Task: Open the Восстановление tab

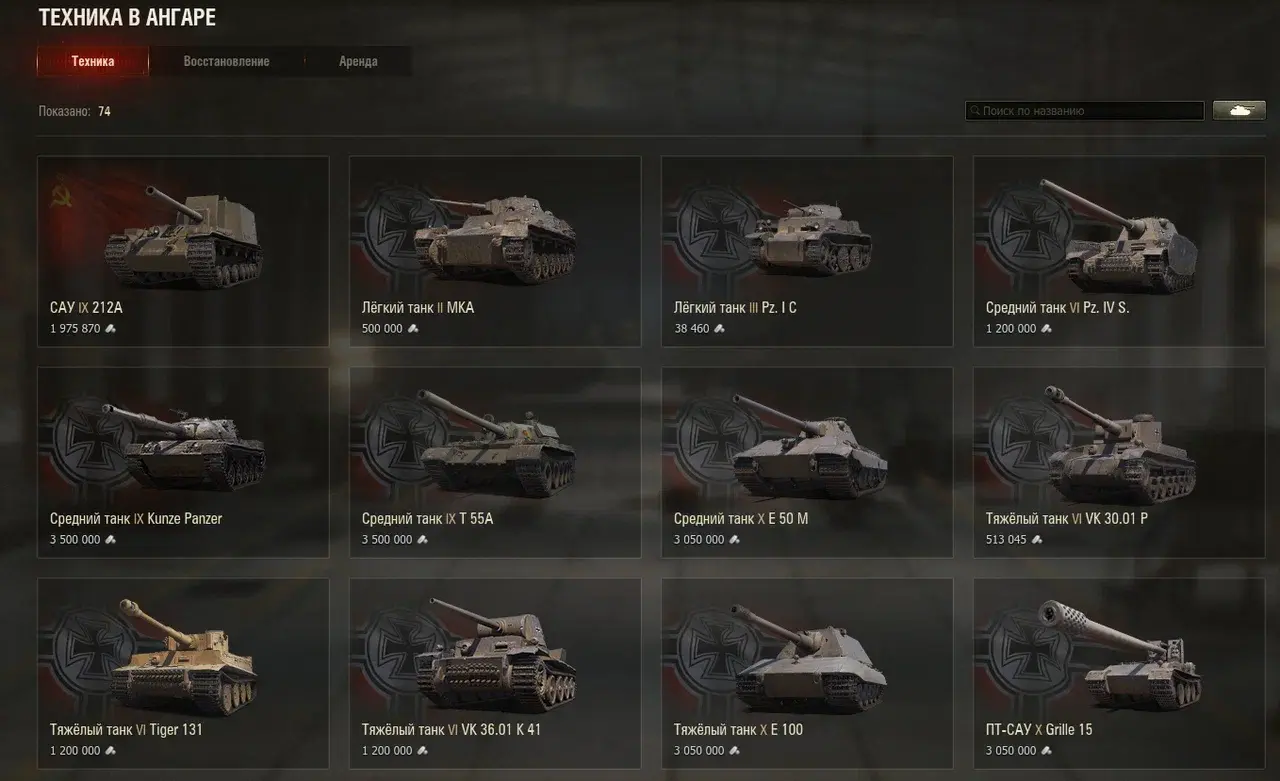Action: coord(226,62)
